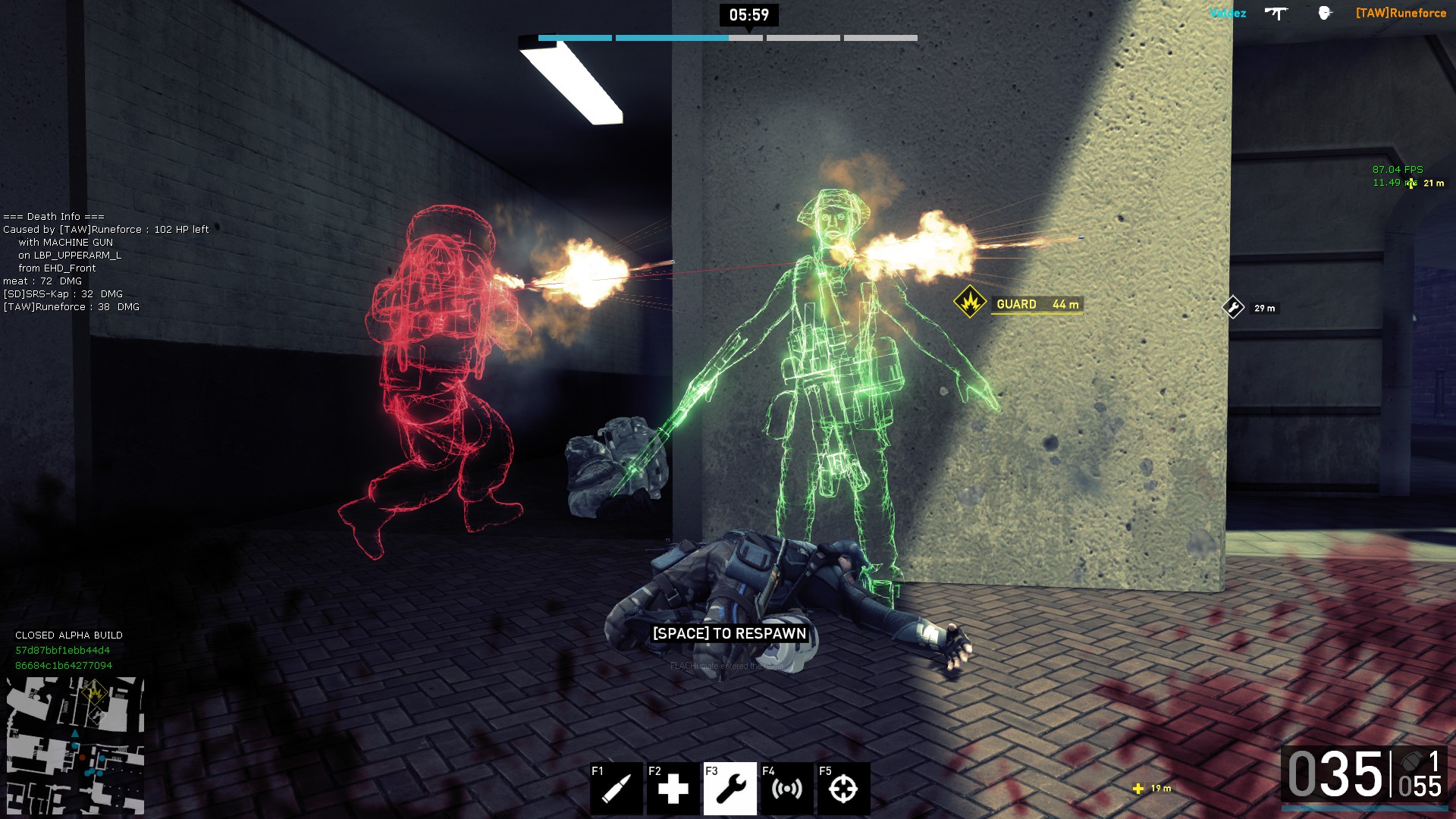Select the wrench waypoint marker at 29 m
The image size is (1456, 819).
pyautogui.click(x=1233, y=307)
